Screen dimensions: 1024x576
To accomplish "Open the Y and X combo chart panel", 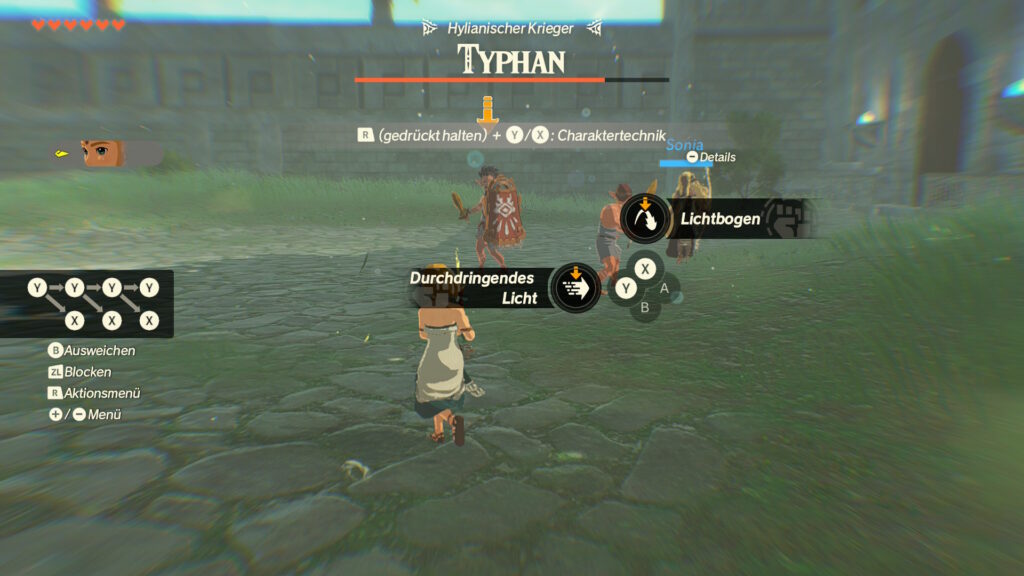I will click(87, 304).
